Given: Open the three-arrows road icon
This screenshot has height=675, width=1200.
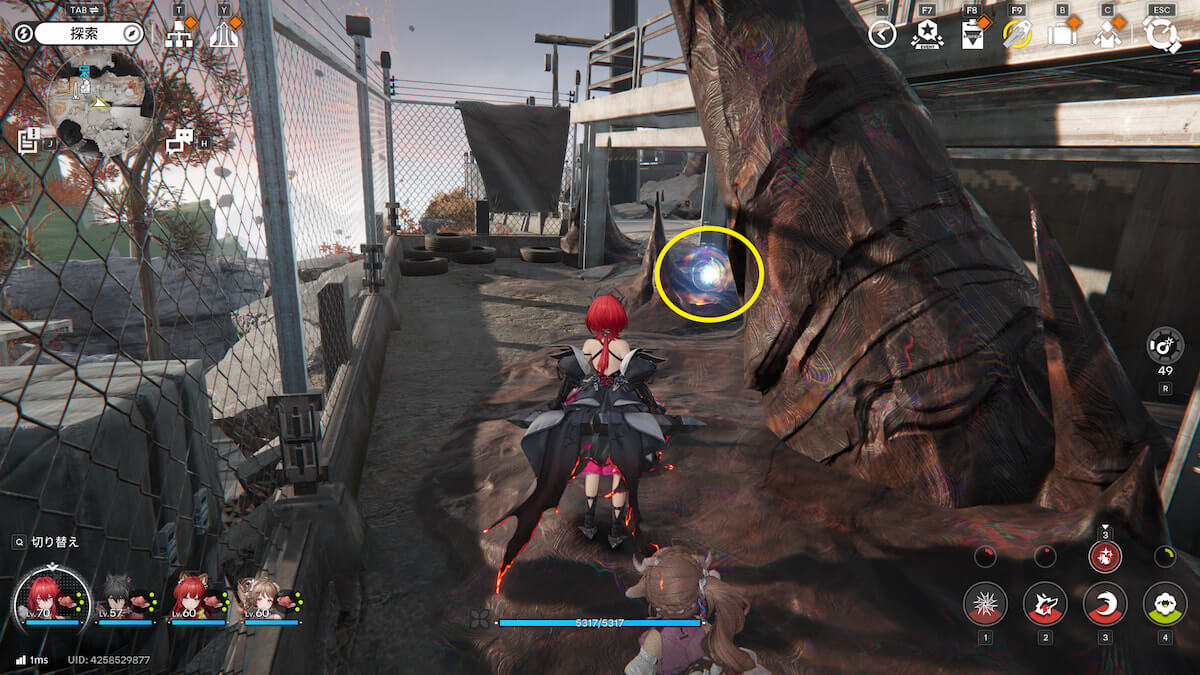Looking at the screenshot, I should (223, 35).
